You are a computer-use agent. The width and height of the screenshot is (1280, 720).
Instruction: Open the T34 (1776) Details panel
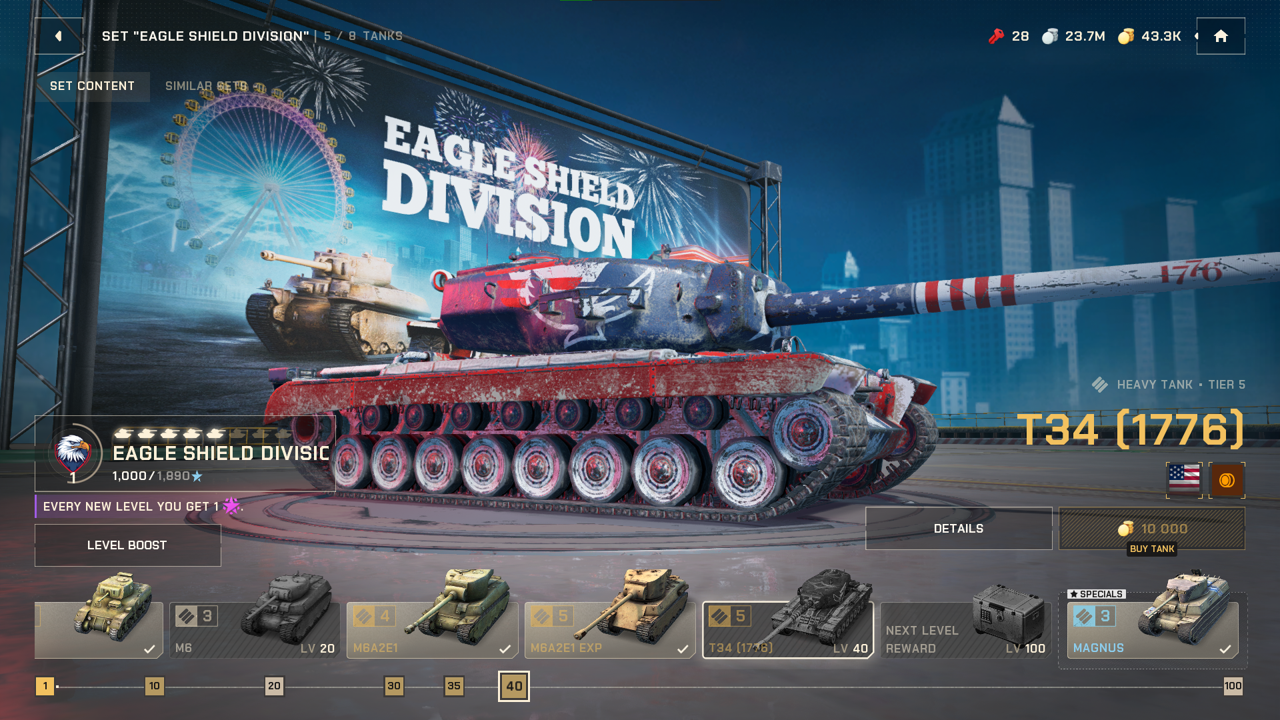click(958, 528)
